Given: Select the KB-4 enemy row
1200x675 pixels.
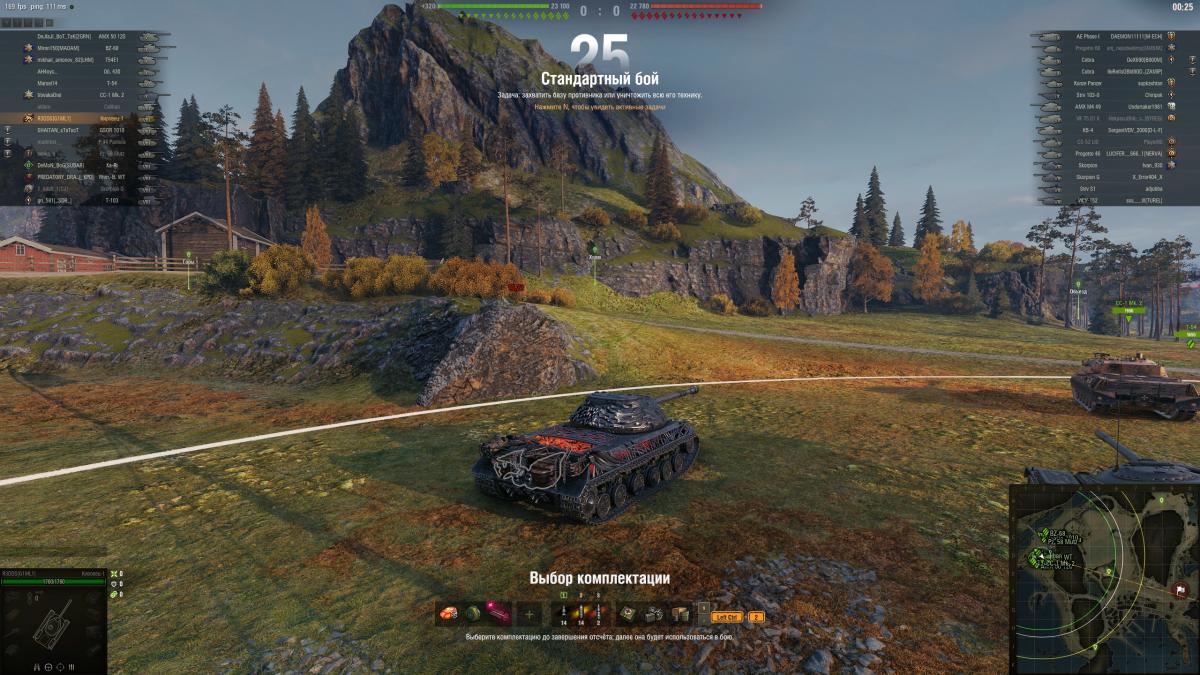Looking at the screenshot, I should [x=1110, y=130].
